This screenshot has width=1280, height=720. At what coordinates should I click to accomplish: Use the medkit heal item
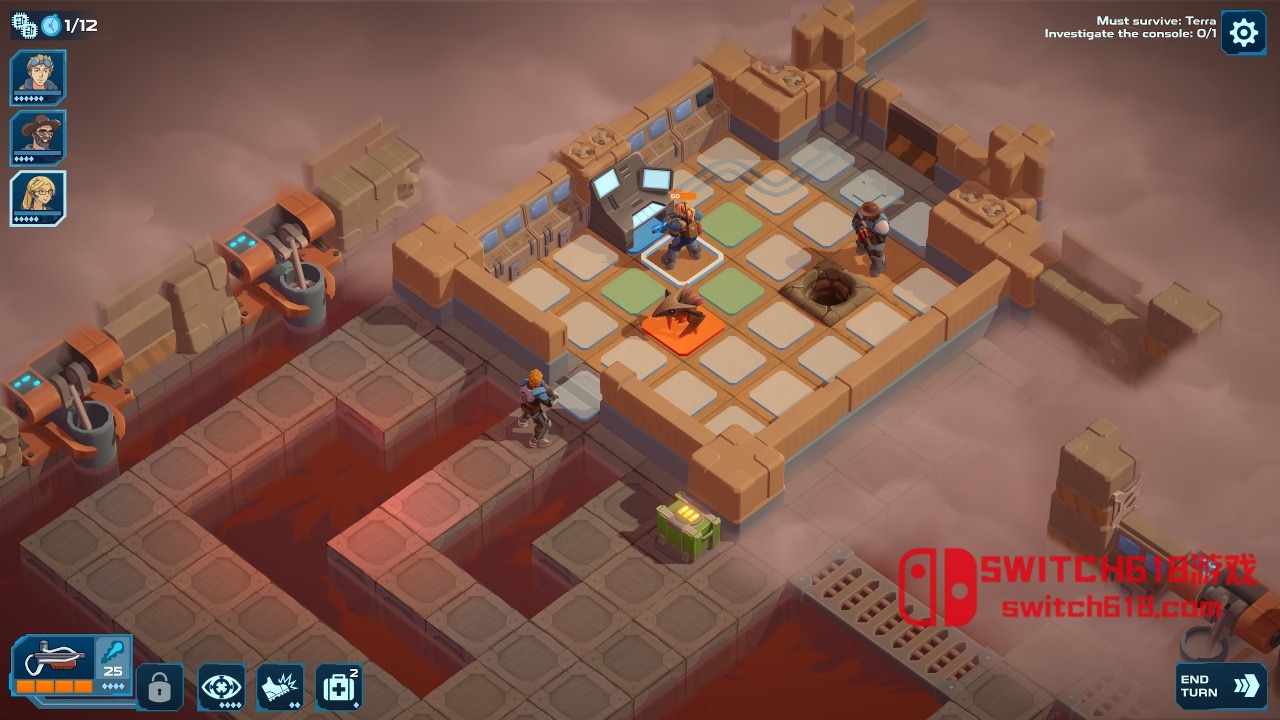[339, 687]
